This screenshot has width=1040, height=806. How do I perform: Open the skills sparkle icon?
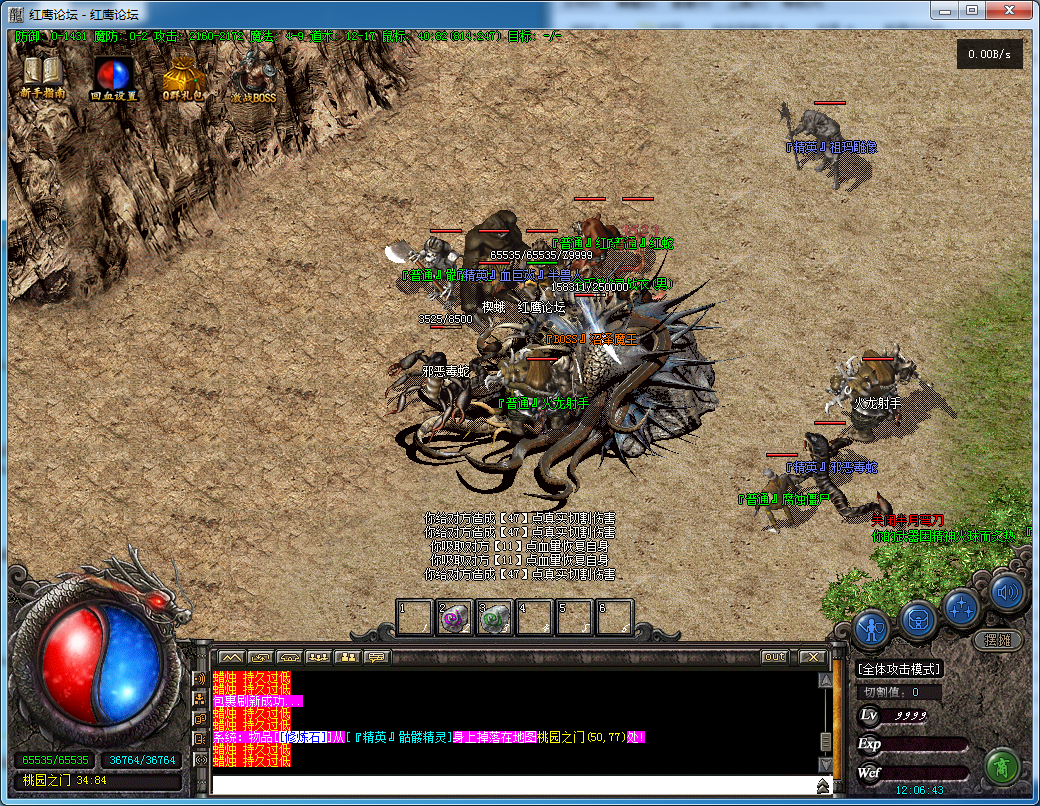click(x=963, y=605)
